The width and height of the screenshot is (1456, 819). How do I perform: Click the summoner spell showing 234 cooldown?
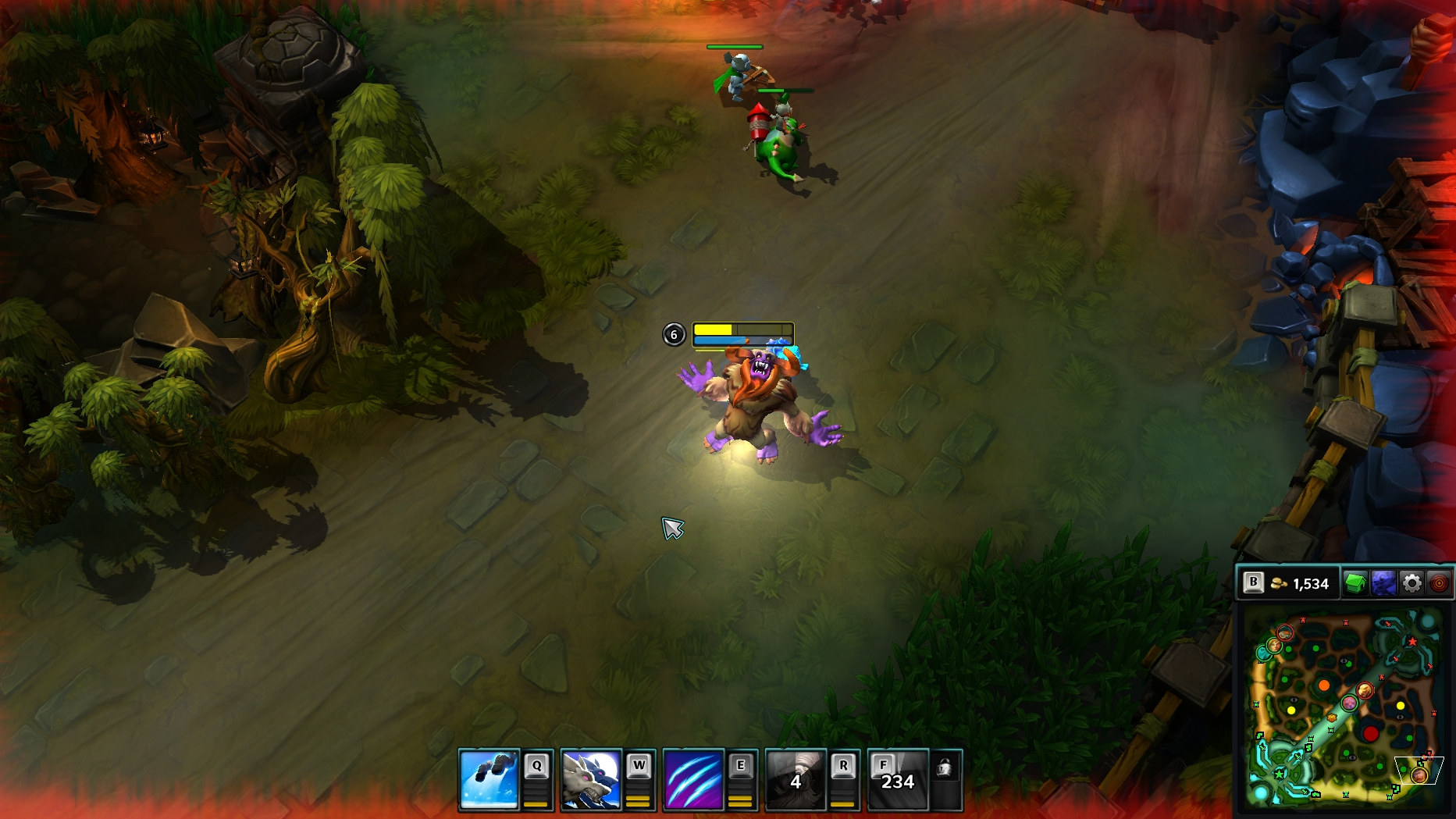[898, 779]
